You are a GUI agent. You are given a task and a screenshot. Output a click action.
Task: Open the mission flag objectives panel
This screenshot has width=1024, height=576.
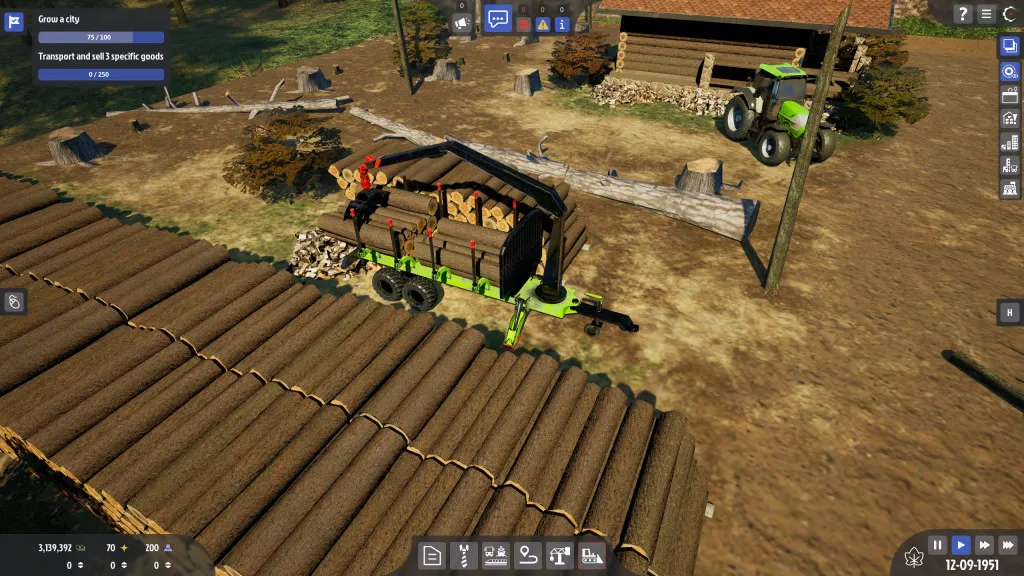pyautogui.click(x=14, y=23)
